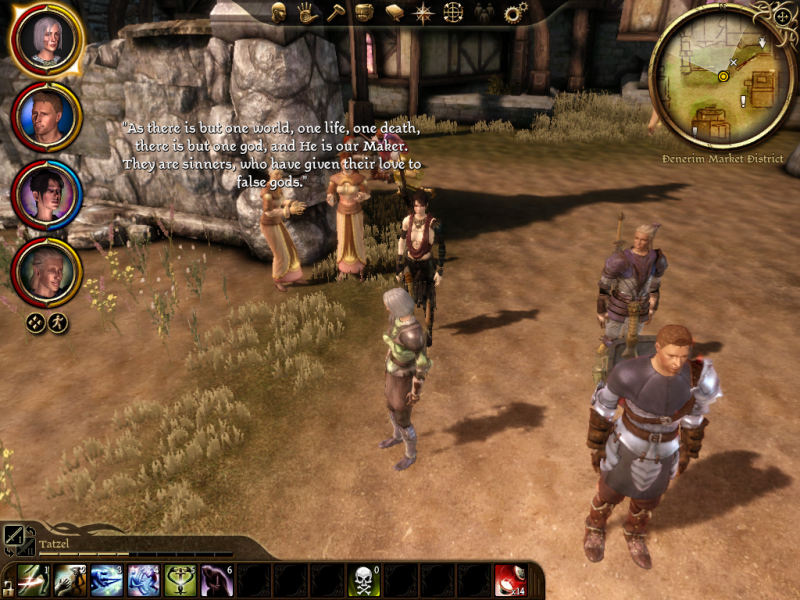
Task: Toggle the party hold position button
Action: click(58, 323)
